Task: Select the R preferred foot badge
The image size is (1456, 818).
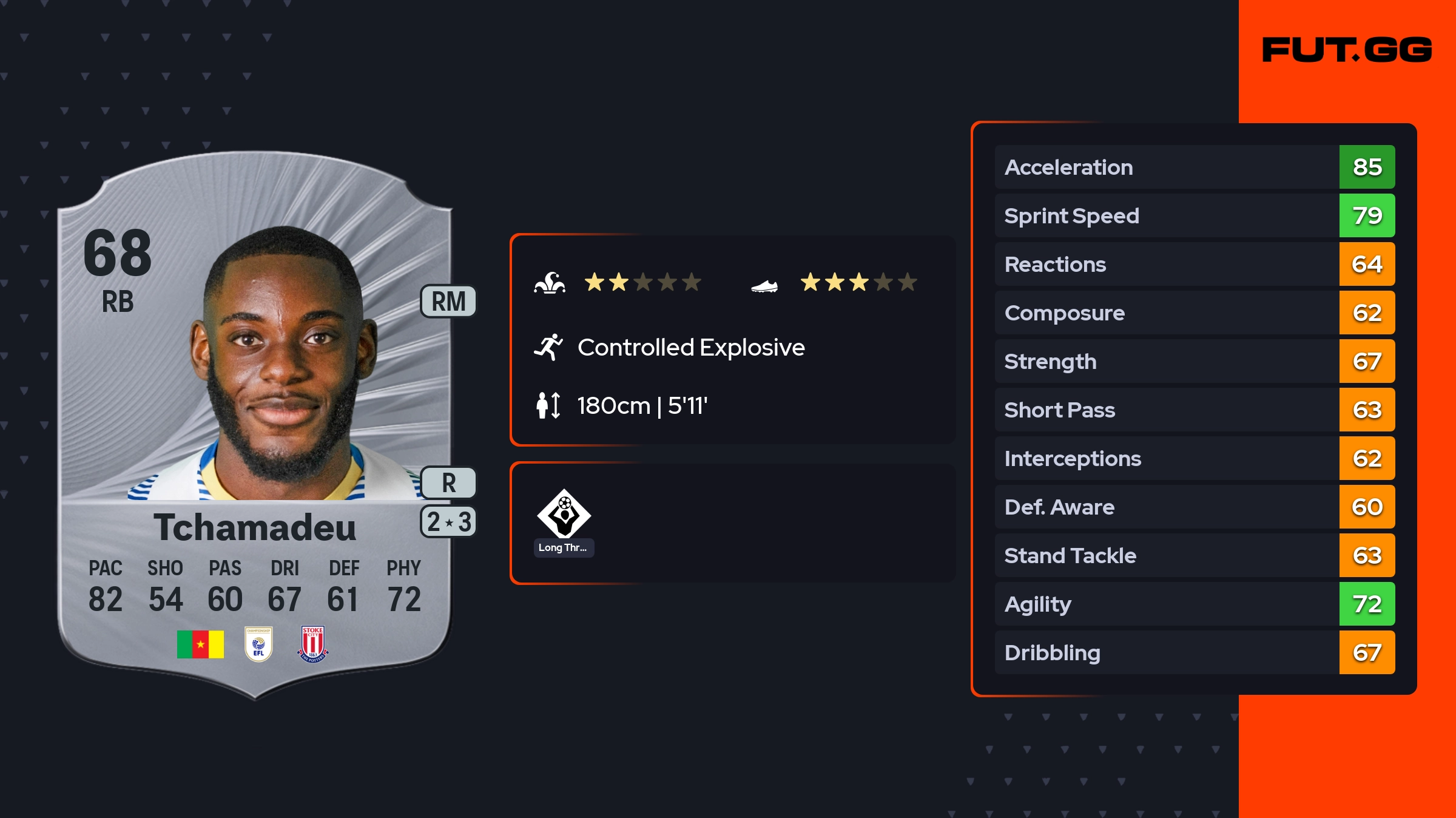Action: pos(448,483)
